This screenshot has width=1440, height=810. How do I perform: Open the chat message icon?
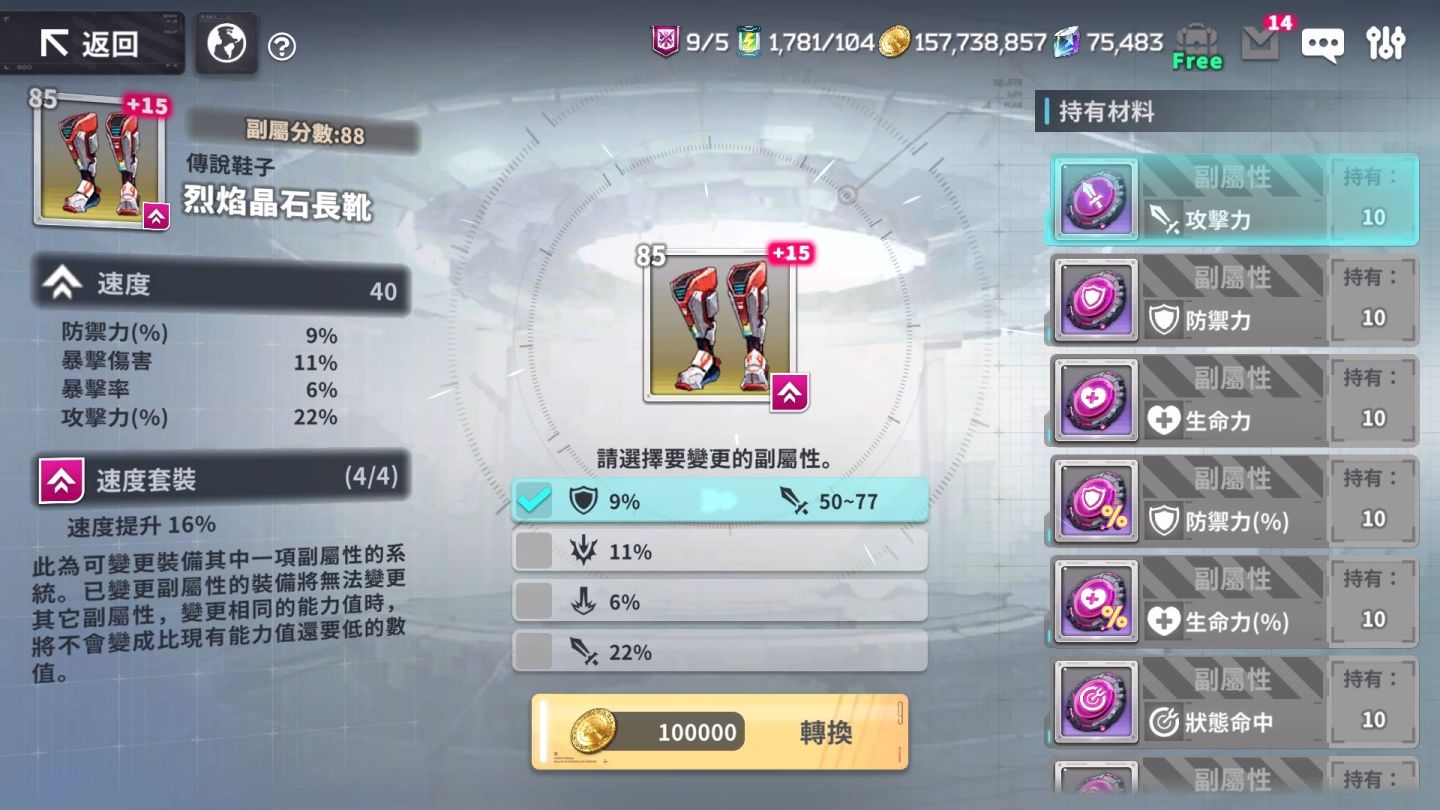(x=1322, y=44)
